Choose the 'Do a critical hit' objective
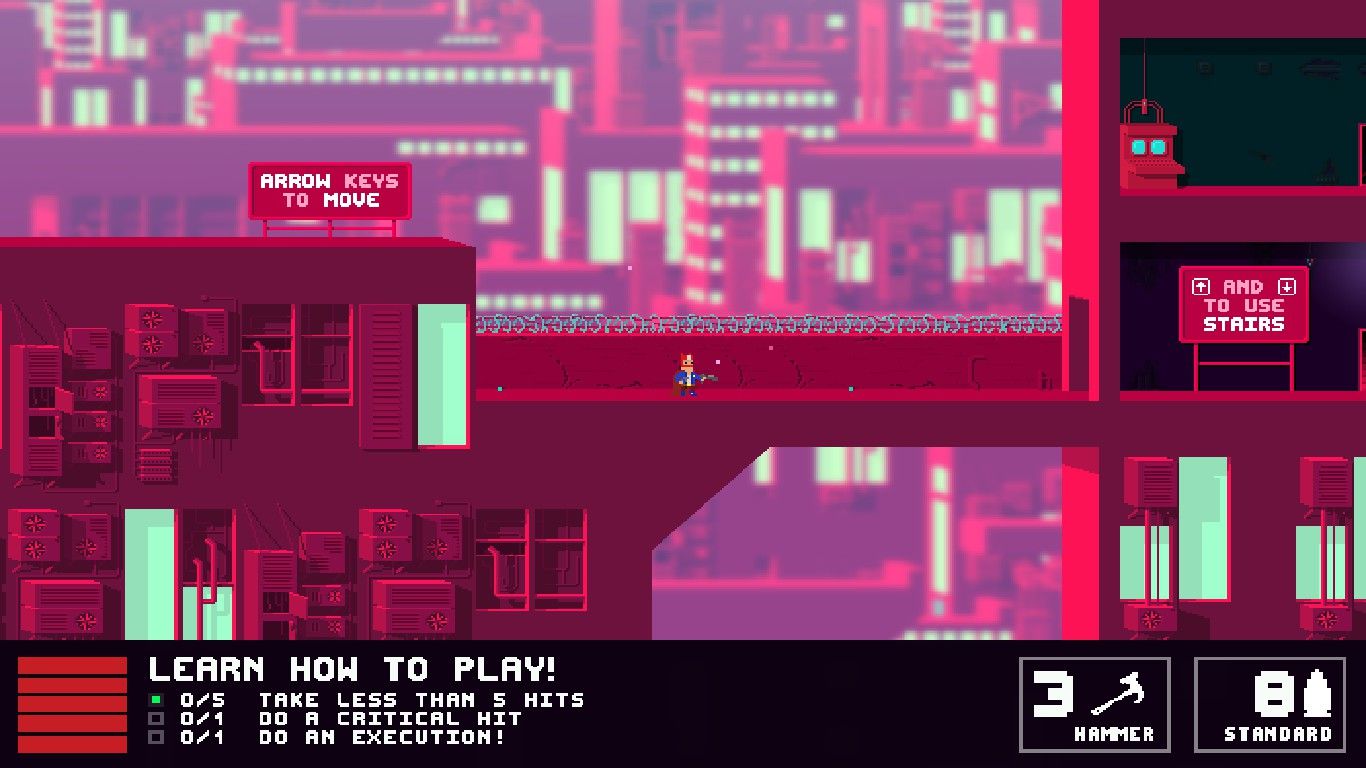The height and width of the screenshot is (768, 1366). click(390, 718)
